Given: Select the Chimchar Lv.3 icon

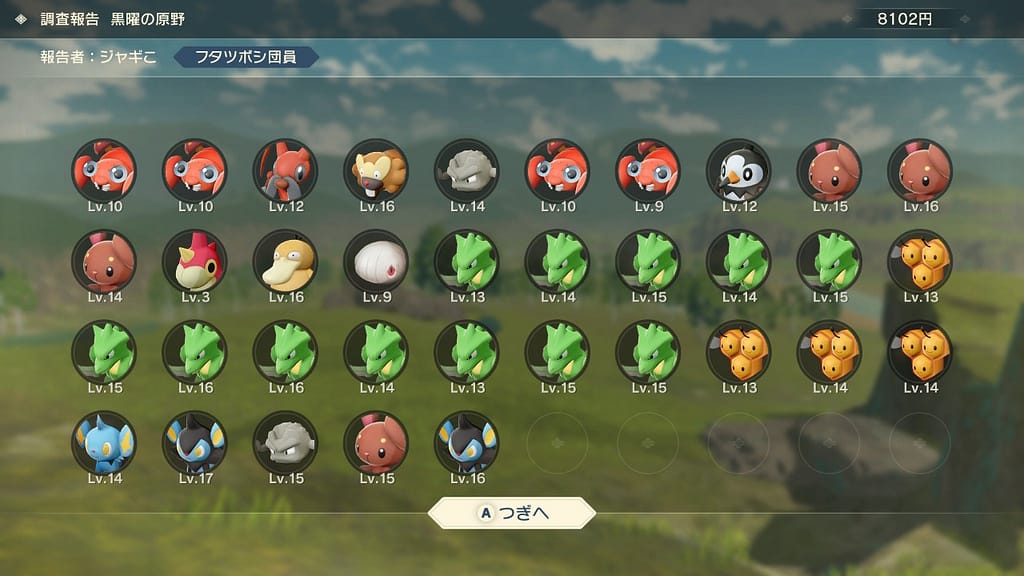Looking at the screenshot, I should [x=194, y=262].
